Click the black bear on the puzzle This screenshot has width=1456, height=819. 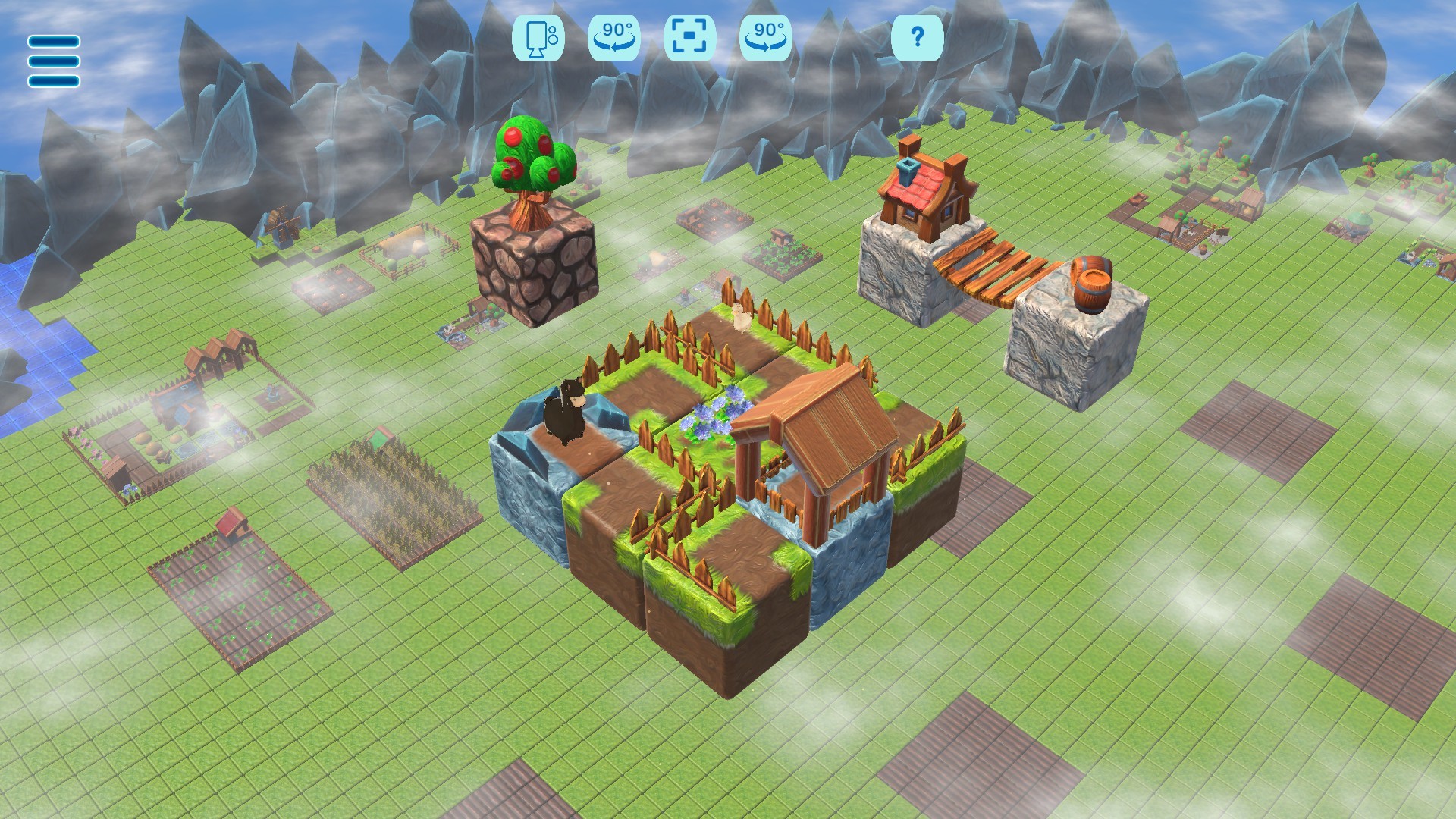click(x=567, y=413)
